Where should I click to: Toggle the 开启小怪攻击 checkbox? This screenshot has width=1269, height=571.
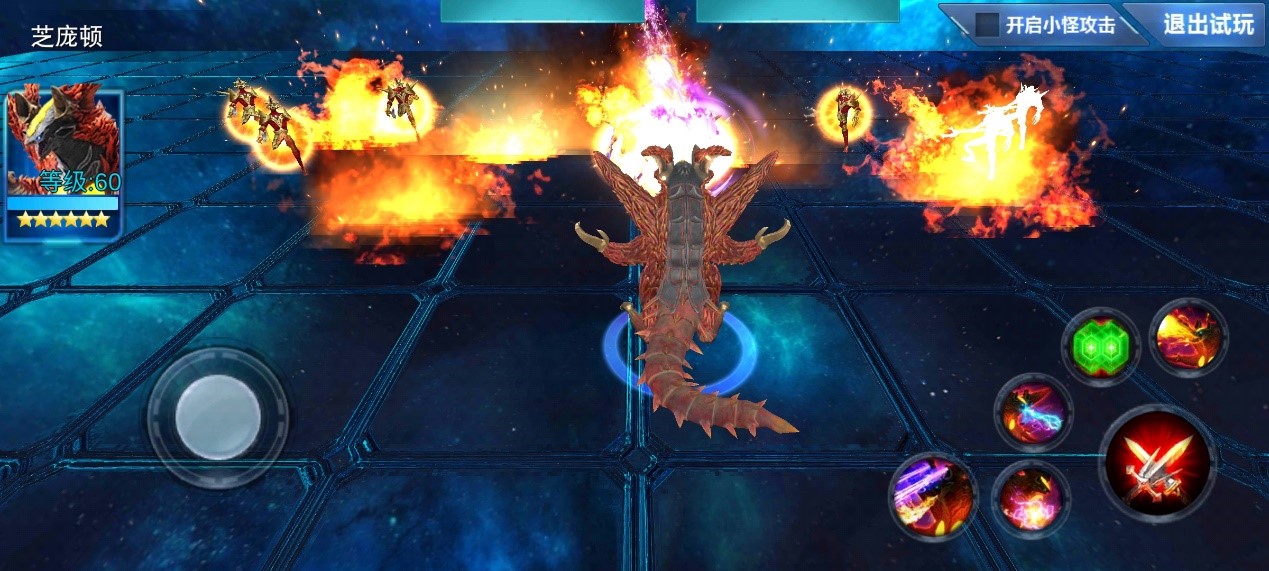(988, 25)
